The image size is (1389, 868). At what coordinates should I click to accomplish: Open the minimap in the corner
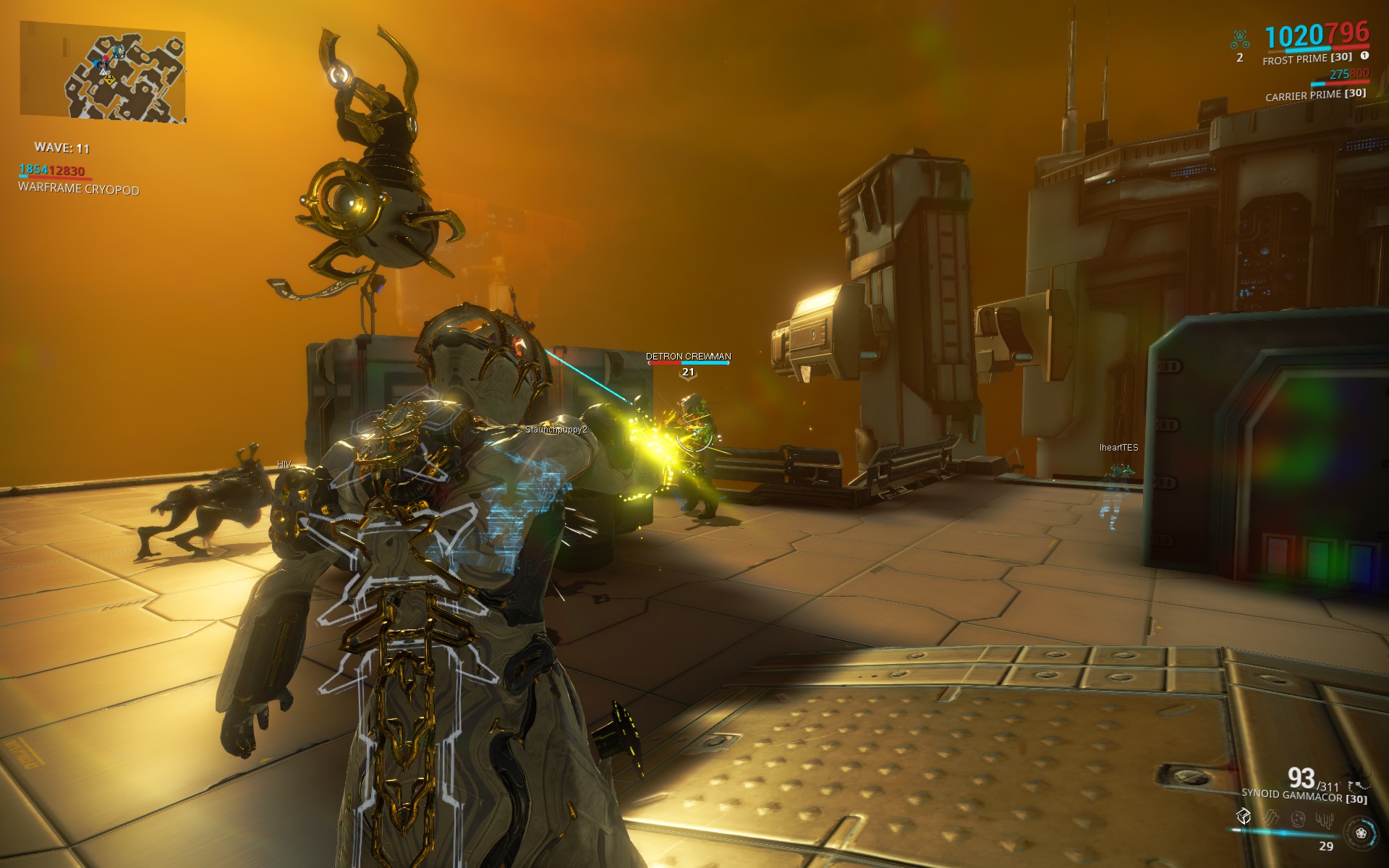103,72
